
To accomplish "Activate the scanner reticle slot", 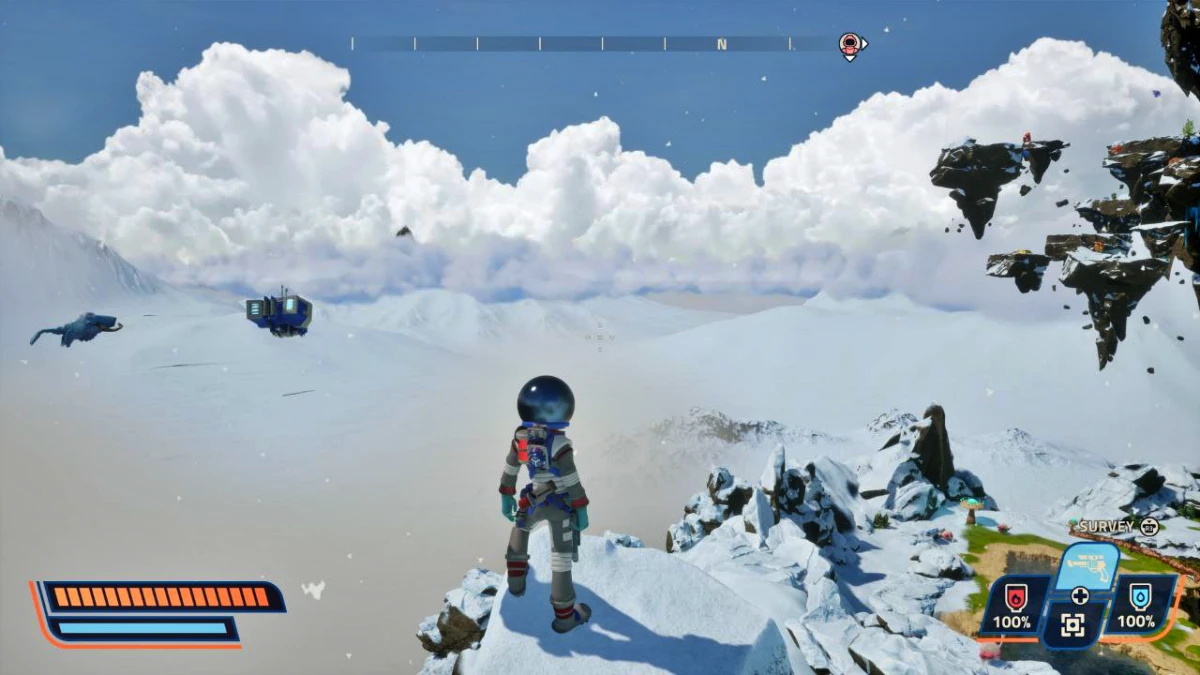I will (x=1072, y=626).
